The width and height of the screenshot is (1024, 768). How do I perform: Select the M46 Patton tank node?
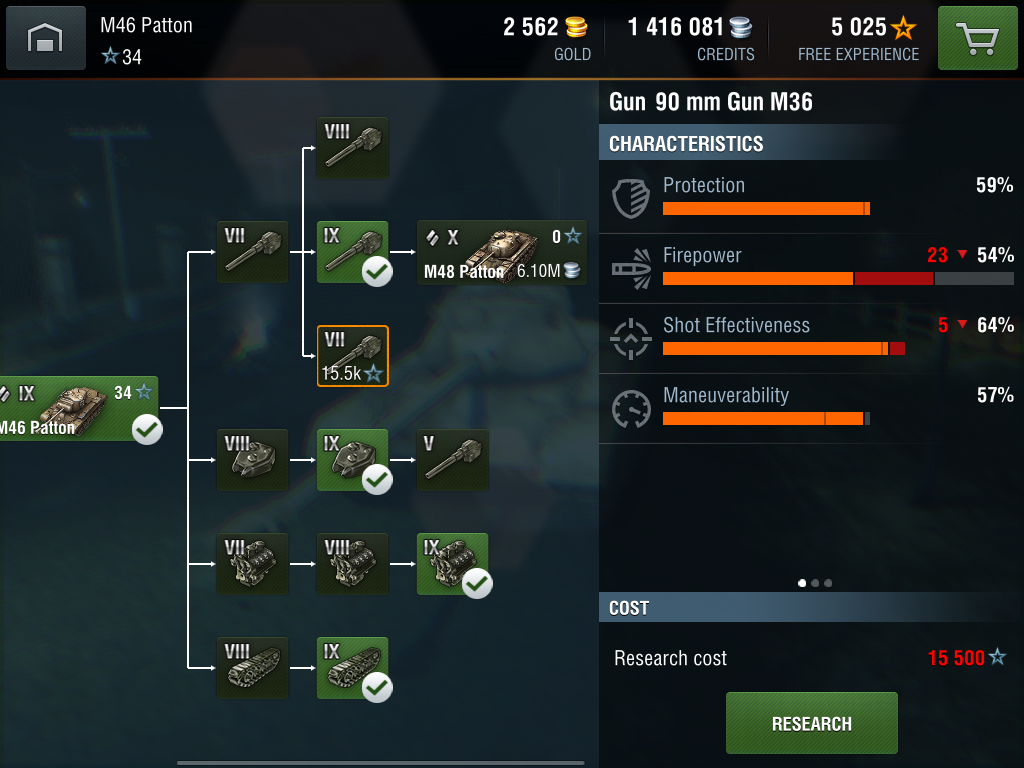[78, 409]
